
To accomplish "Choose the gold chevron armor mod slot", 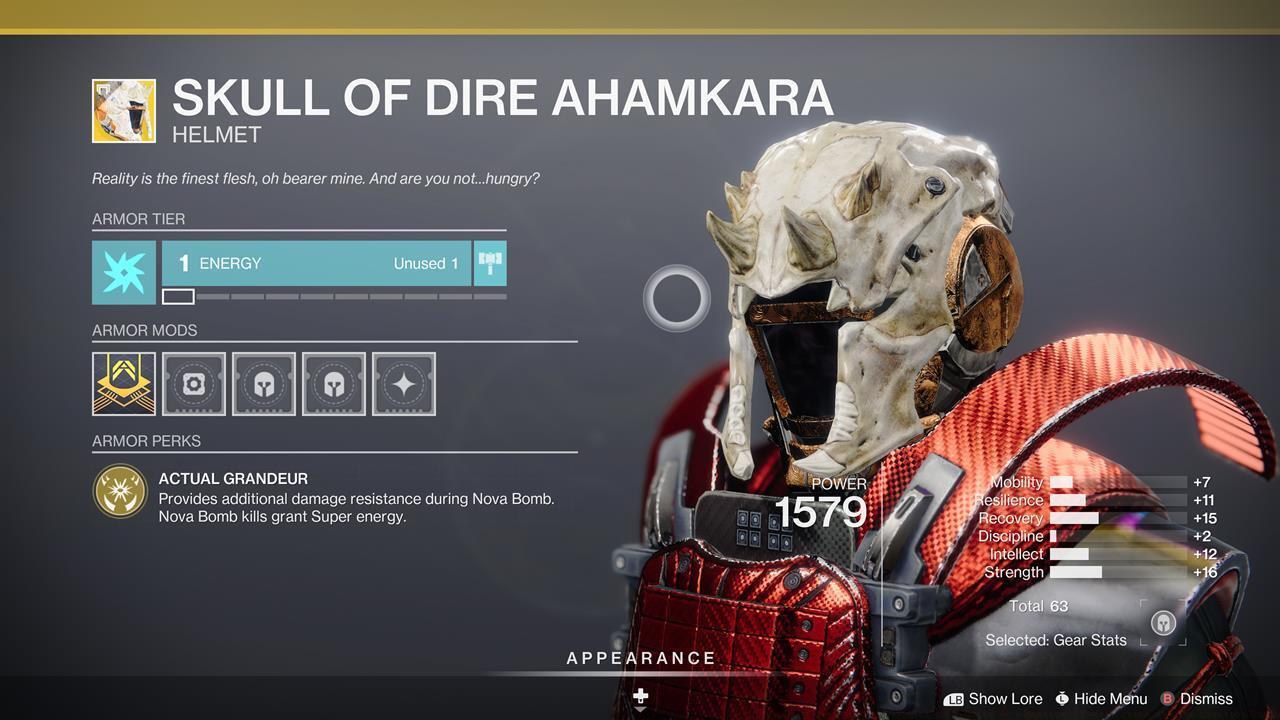I will coord(124,383).
